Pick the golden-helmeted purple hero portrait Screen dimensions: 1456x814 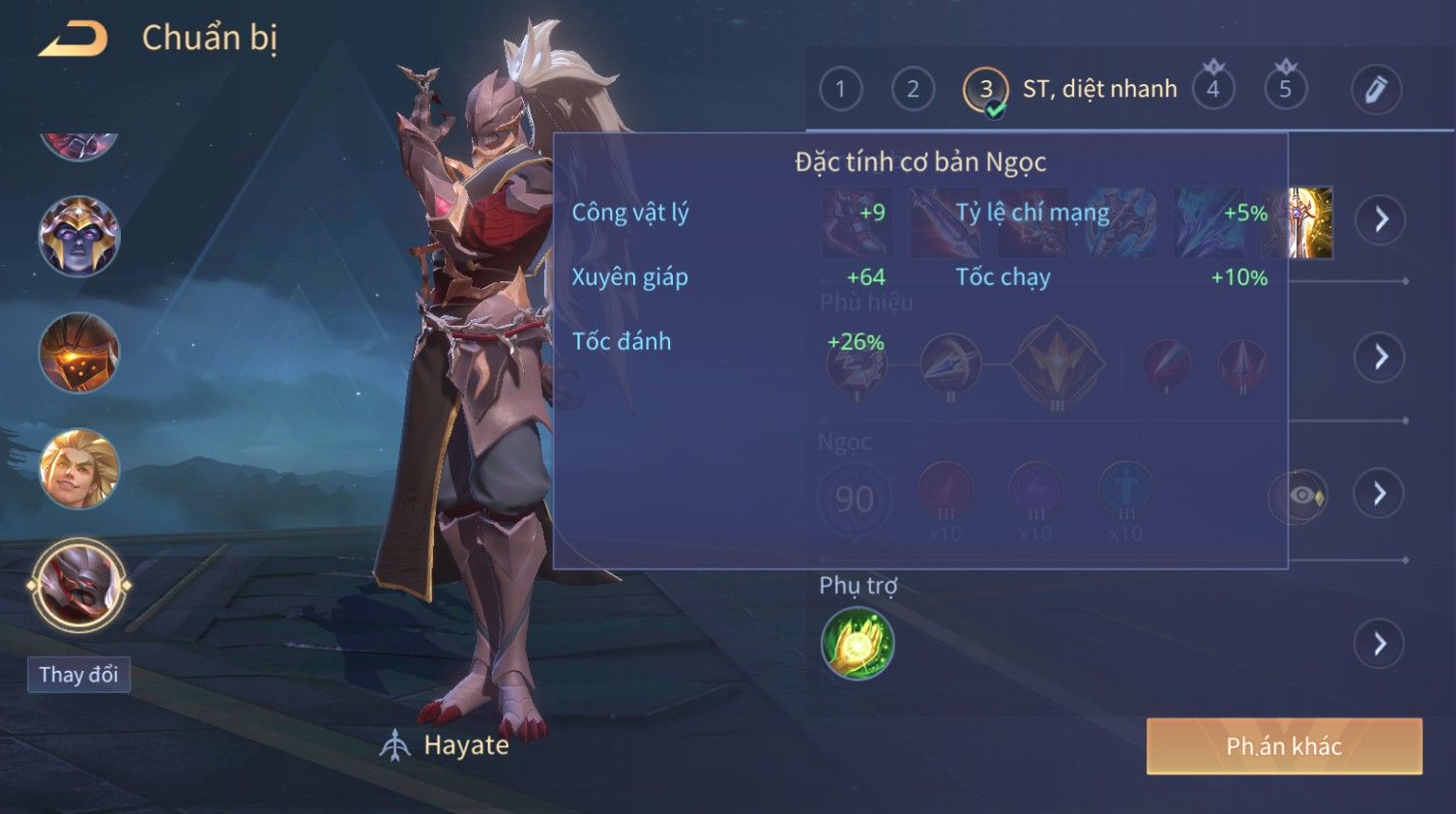point(79,237)
